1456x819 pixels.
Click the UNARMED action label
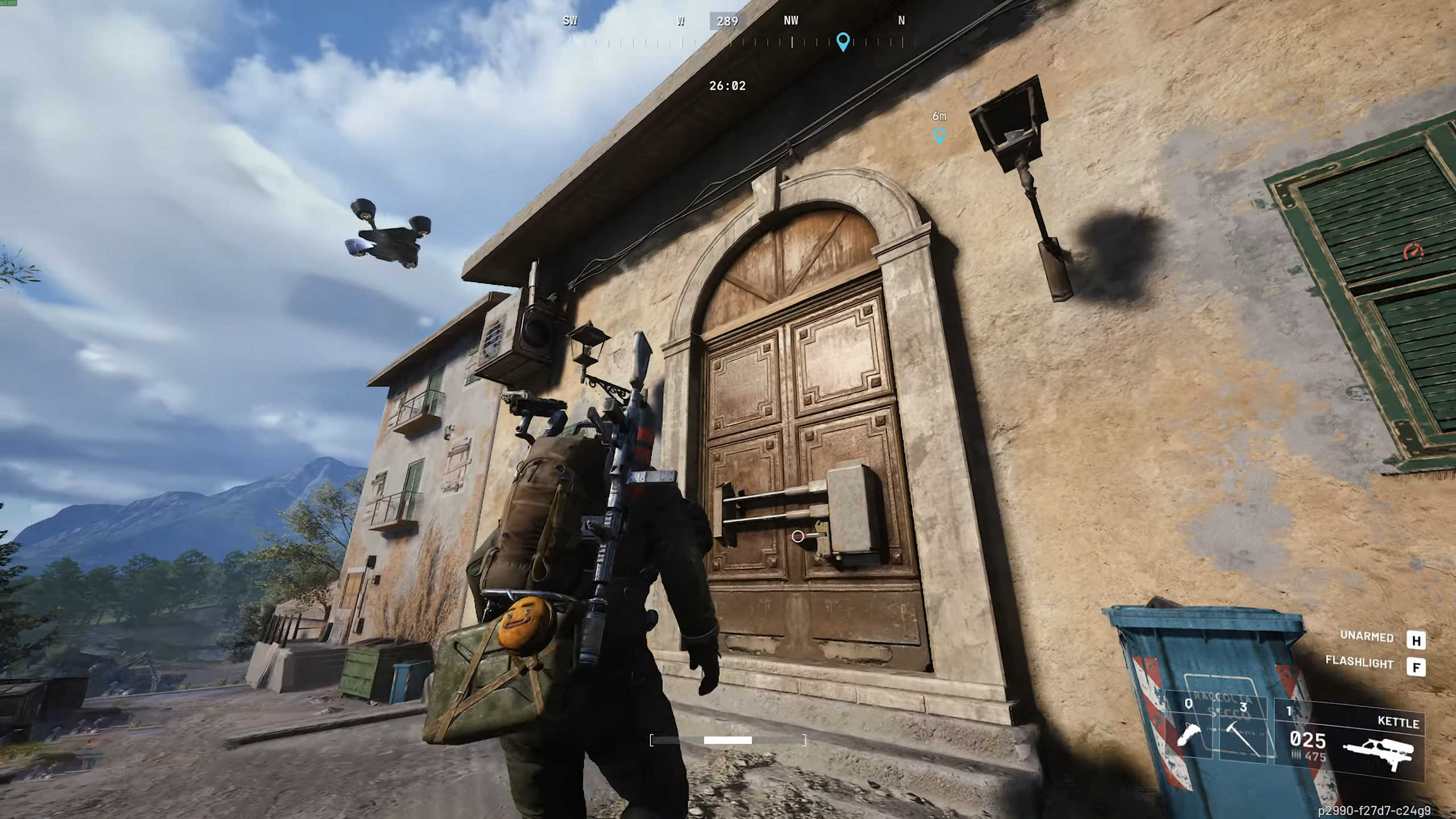tap(1367, 637)
